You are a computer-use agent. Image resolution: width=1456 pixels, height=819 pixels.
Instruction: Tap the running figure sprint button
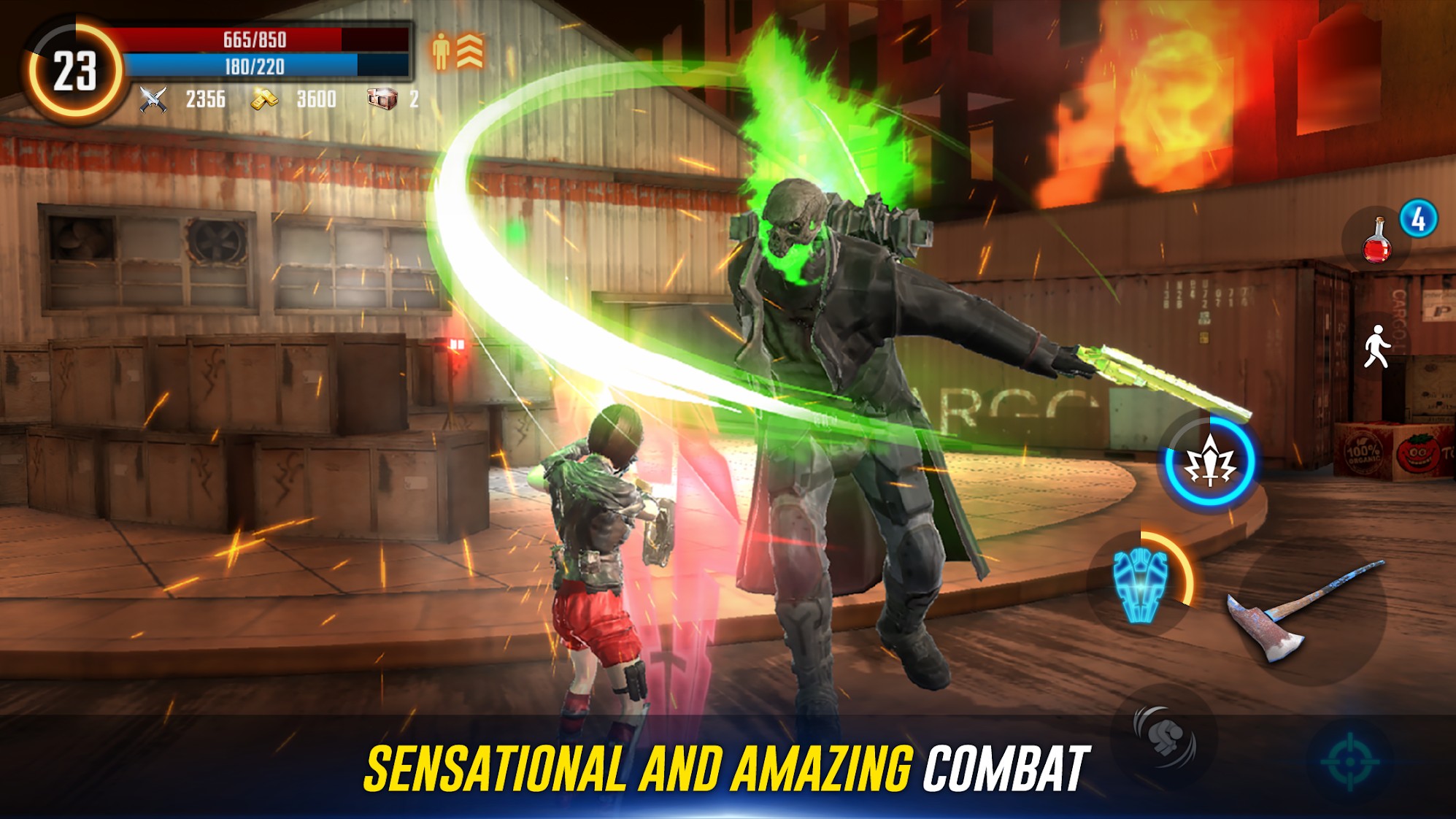point(1376,347)
